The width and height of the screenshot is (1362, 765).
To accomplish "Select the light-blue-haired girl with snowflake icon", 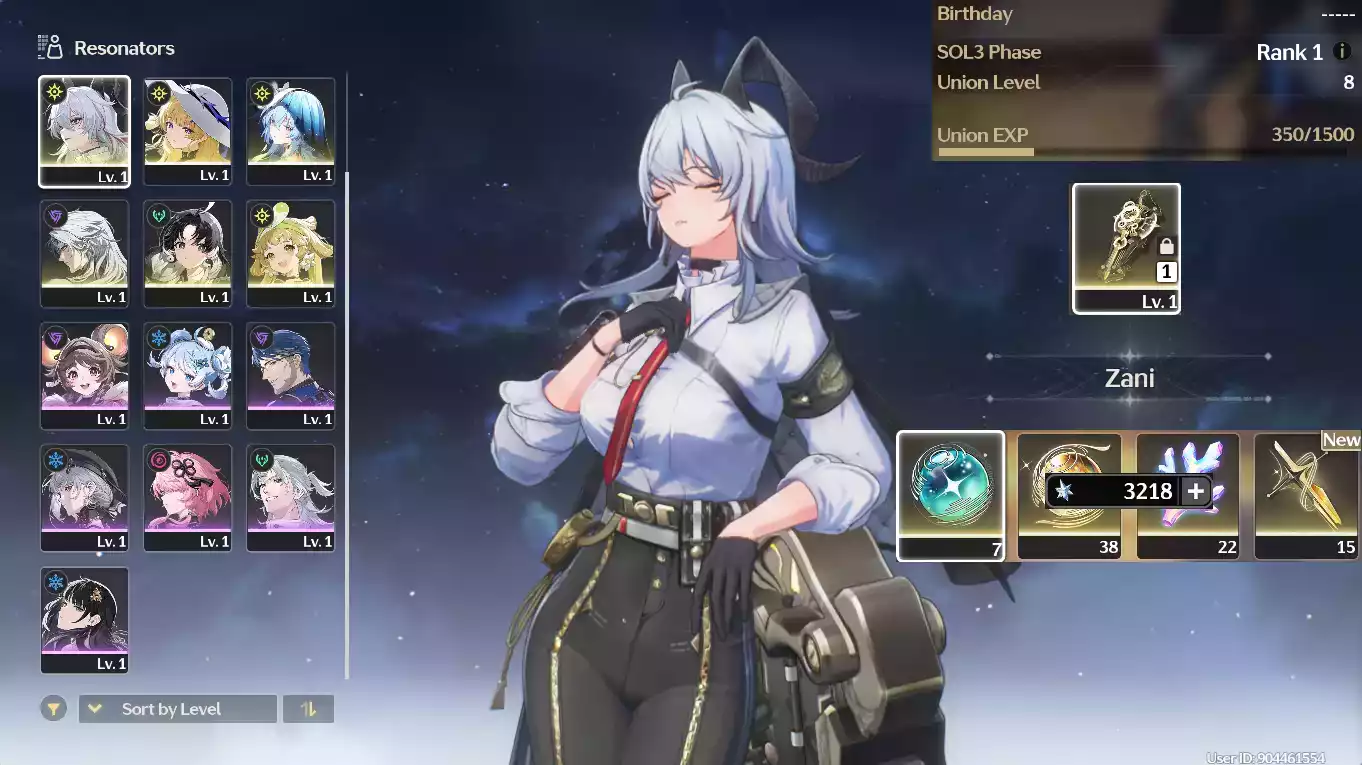I will 187,375.
